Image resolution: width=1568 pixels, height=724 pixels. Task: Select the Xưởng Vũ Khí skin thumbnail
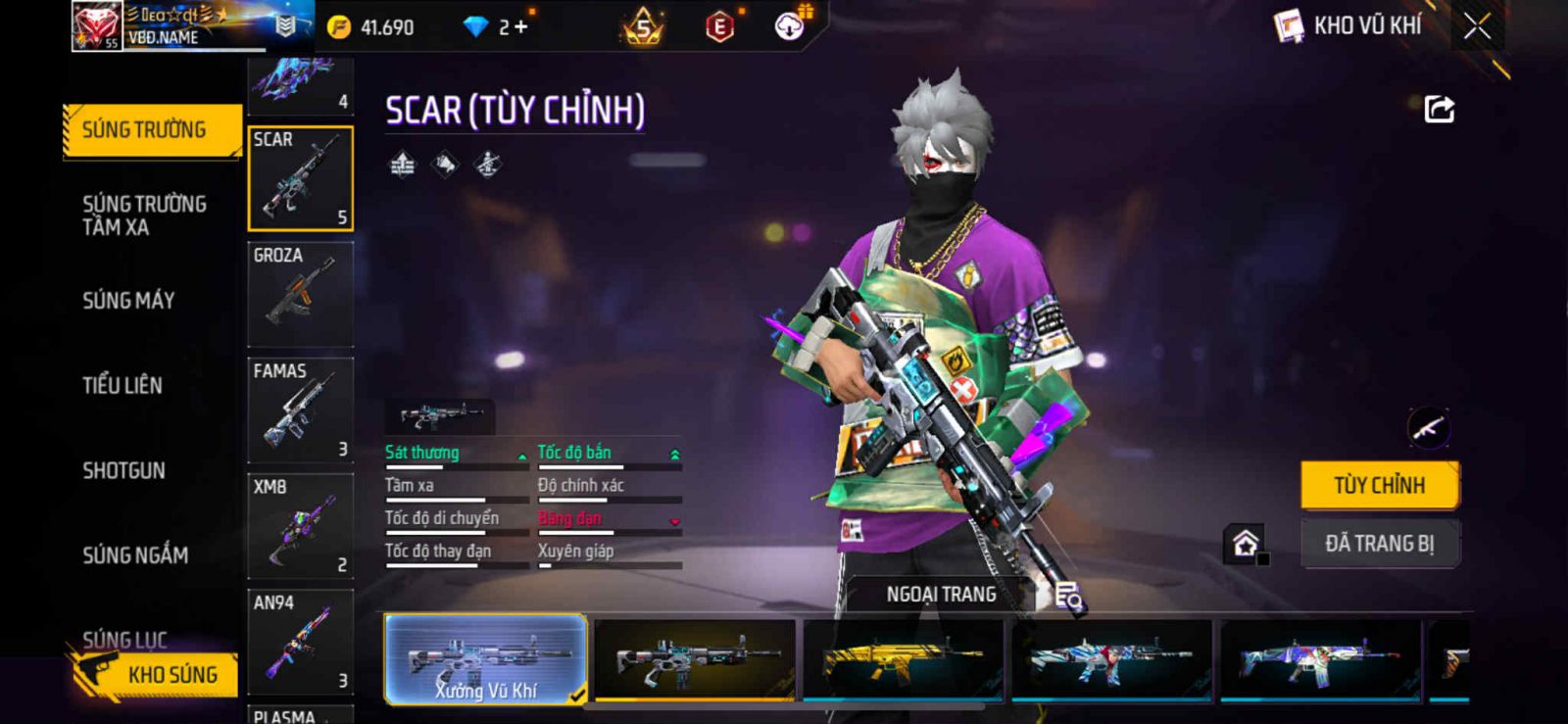[486, 658]
